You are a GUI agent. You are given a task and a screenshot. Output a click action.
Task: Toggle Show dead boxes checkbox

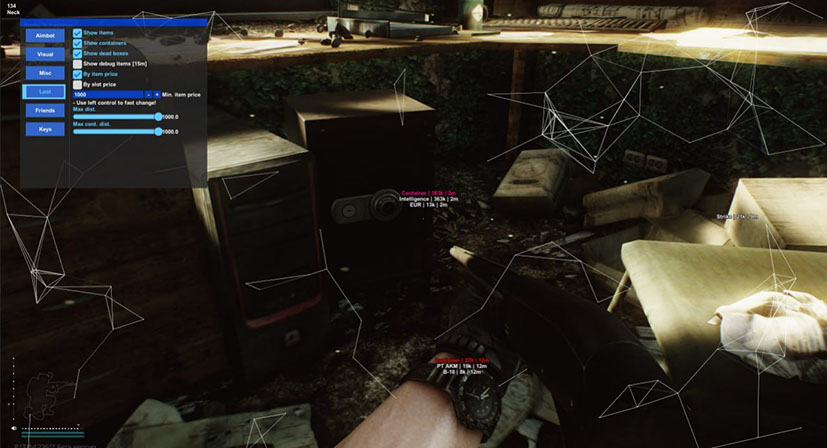[78, 53]
